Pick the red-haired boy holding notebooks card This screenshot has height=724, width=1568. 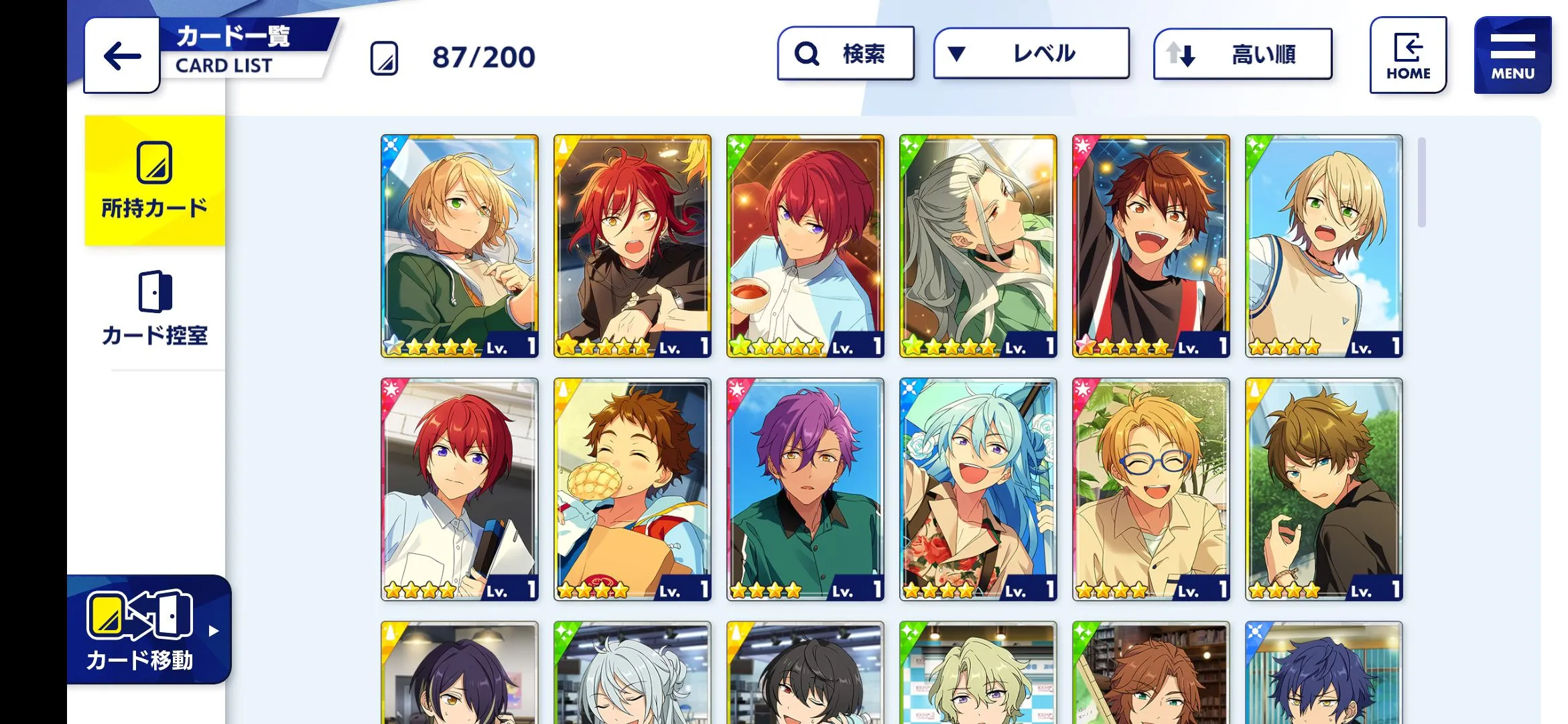click(460, 489)
